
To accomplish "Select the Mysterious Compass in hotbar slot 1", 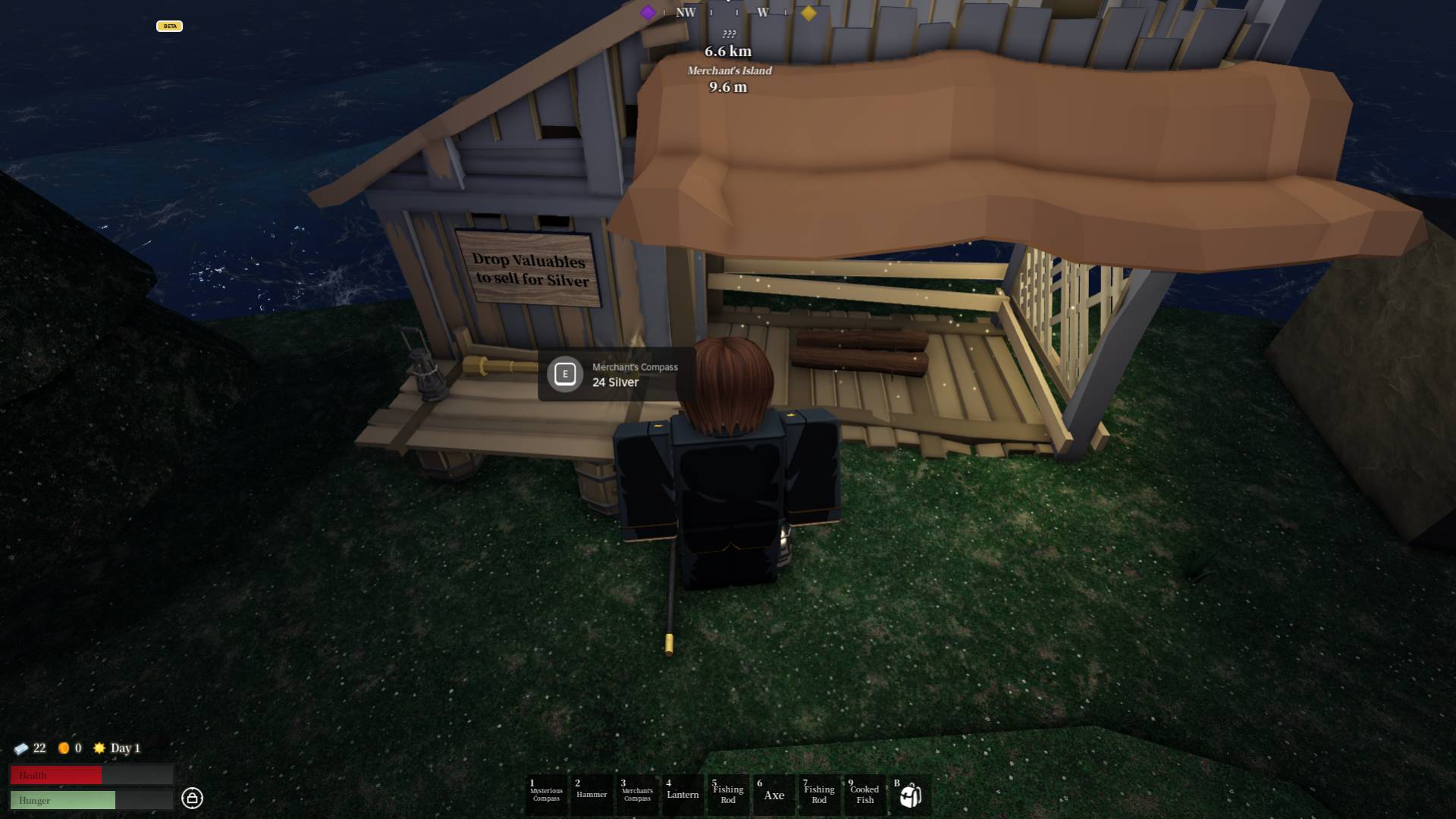I will 546,794.
